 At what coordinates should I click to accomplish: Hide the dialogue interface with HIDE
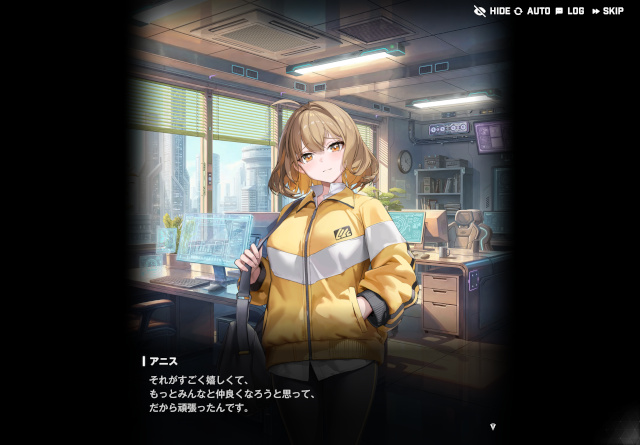click(x=492, y=11)
